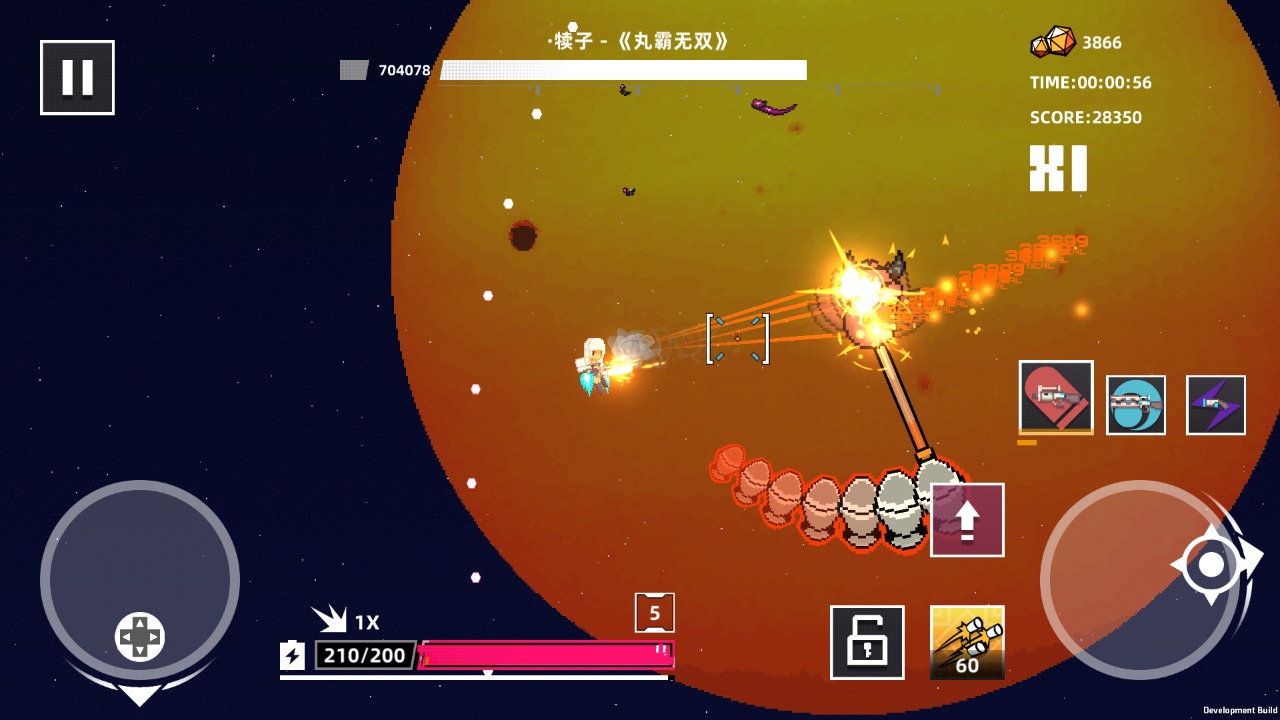The height and width of the screenshot is (720, 1280).
Task: Select the red-highlighted rifle weapon slot
Action: pos(1056,397)
